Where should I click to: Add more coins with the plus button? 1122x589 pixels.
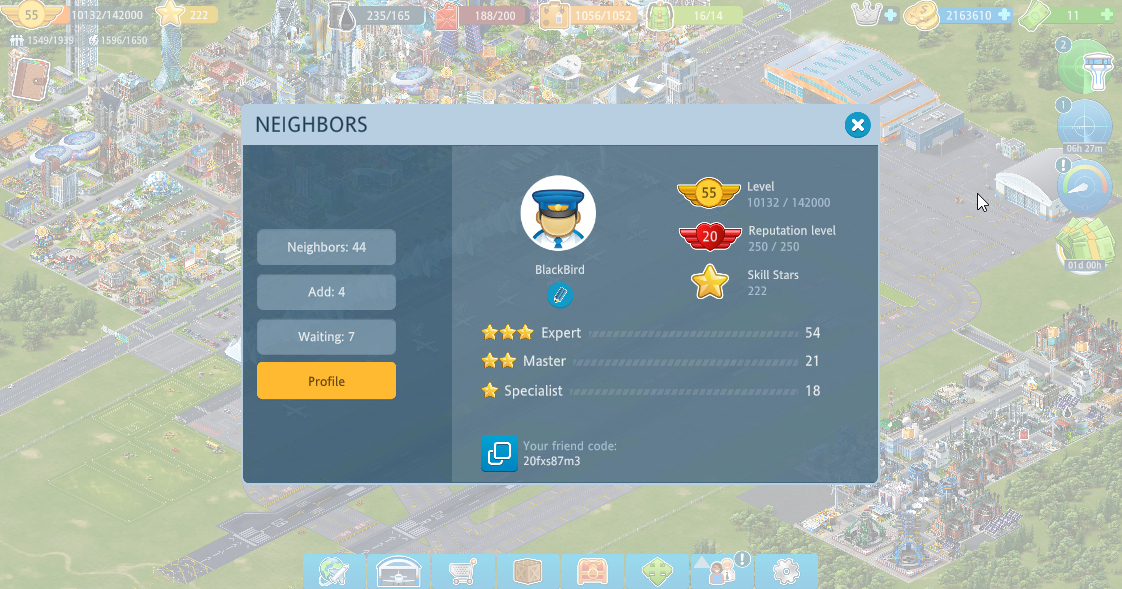pyautogui.click(x=1003, y=15)
